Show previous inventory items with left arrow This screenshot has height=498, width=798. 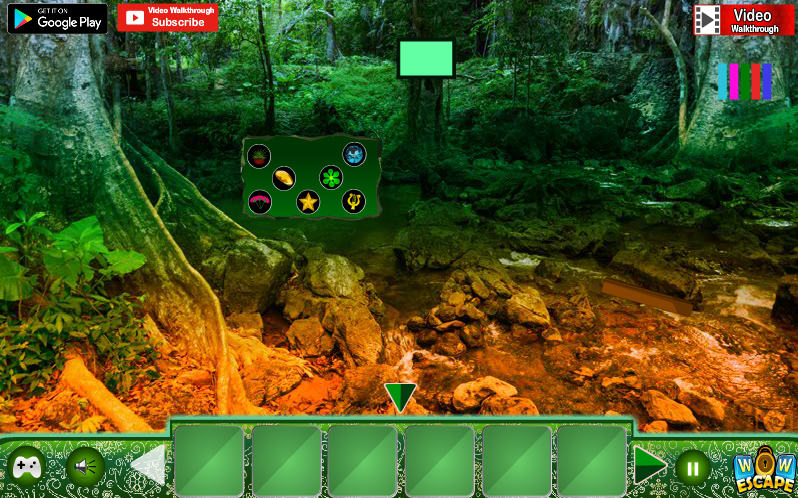click(x=150, y=465)
